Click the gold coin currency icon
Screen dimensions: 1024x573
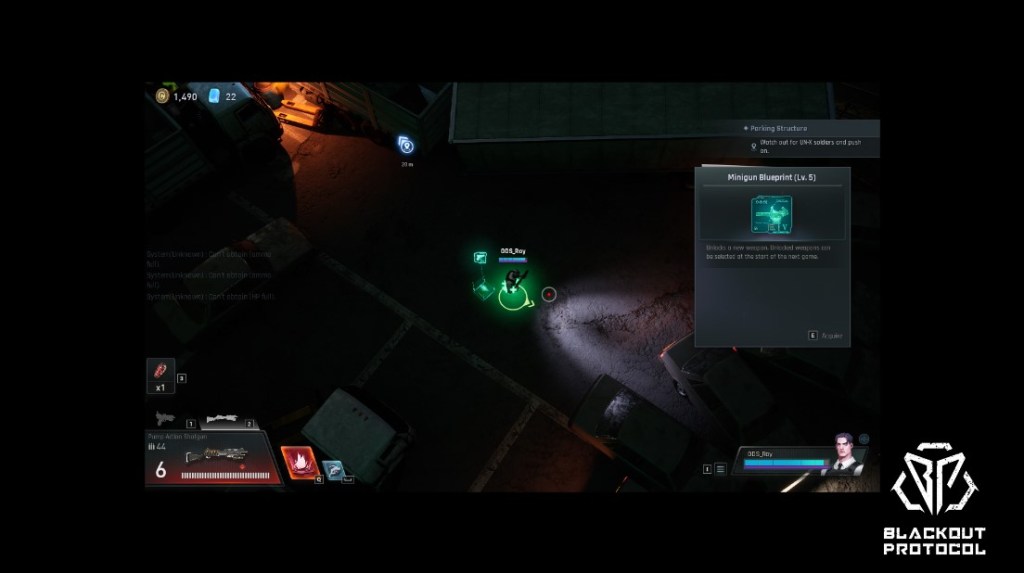162,96
